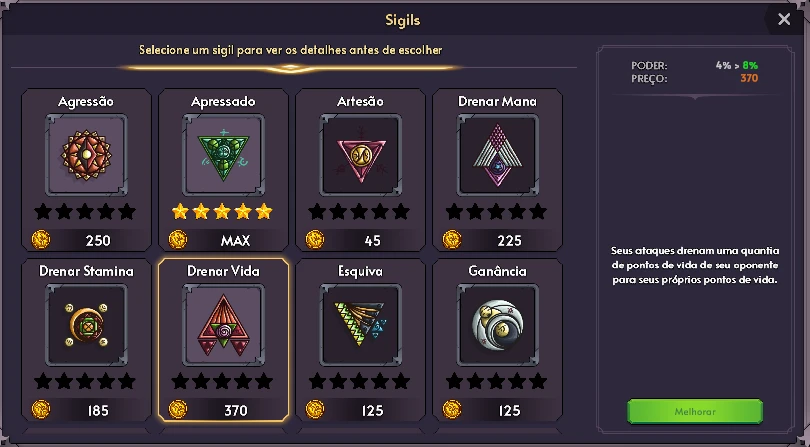This screenshot has width=810, height=447.
Task: Pick the Artesão sigil card
Action: tap(360, 168)
